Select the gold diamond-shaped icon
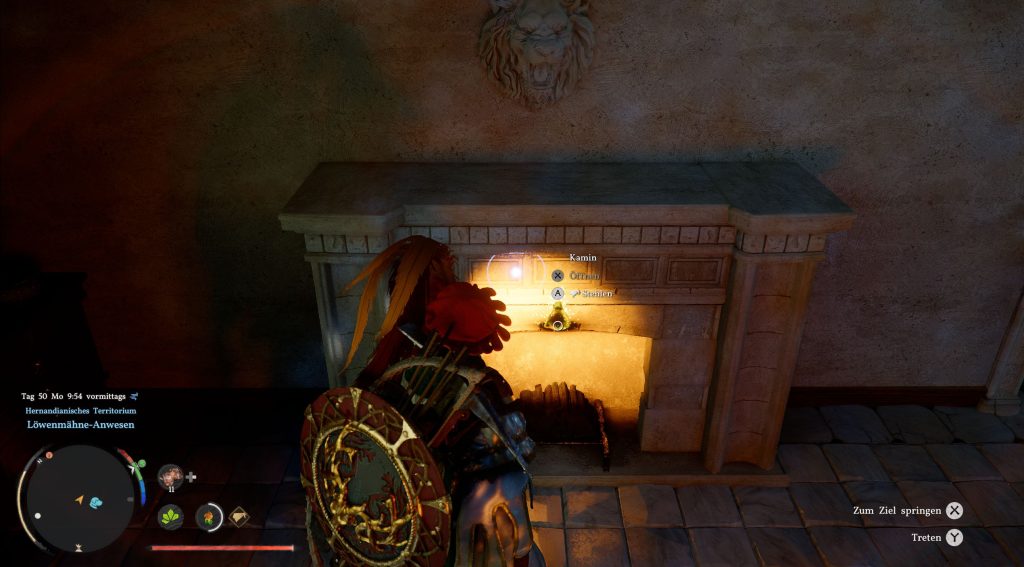Image resolution: width=1024 pixels, height=567 pixels. pyautogui.click(x=239, y=516)
